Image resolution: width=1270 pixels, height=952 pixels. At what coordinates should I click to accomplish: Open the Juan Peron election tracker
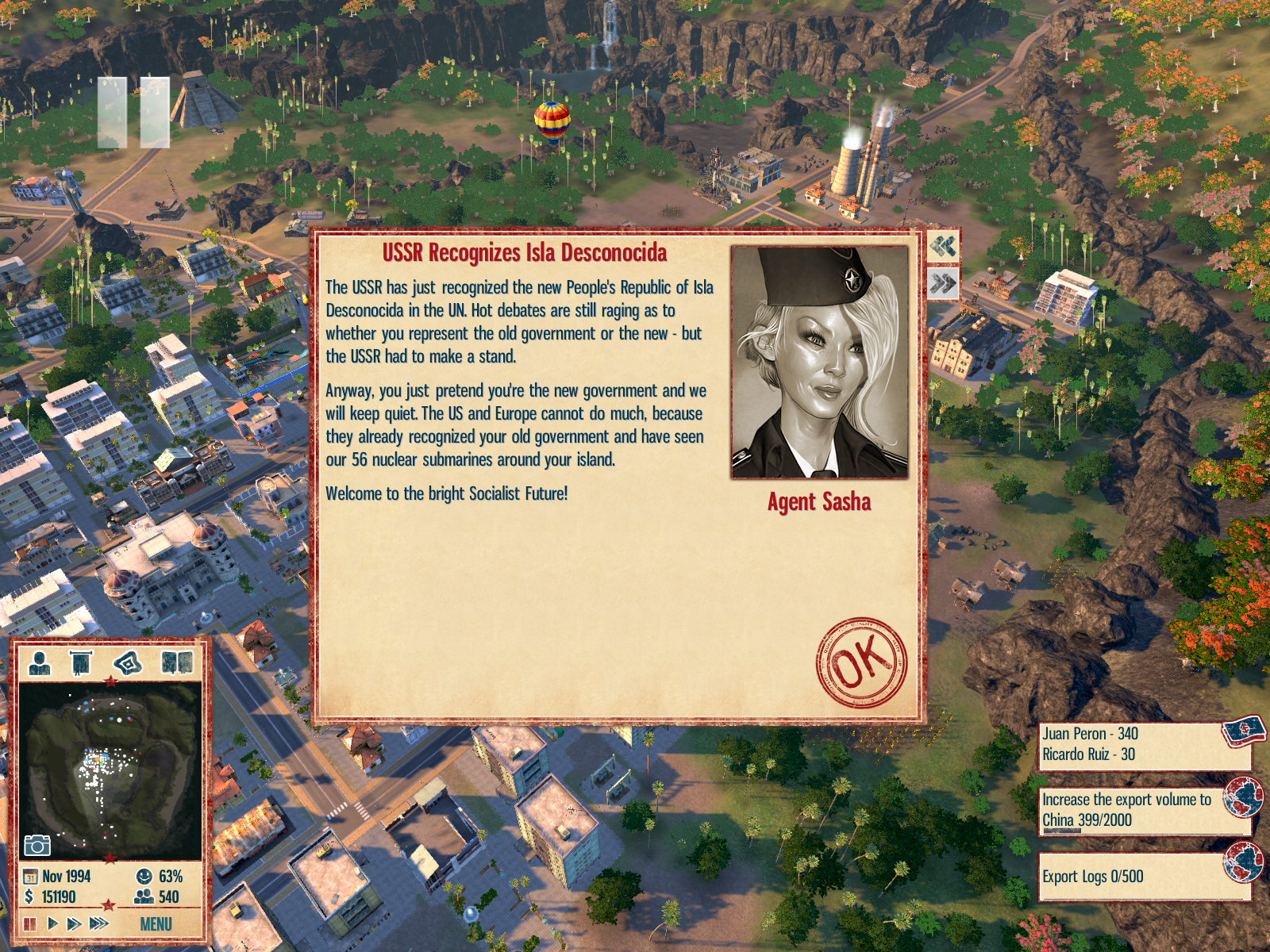[x=1143, y=744]
